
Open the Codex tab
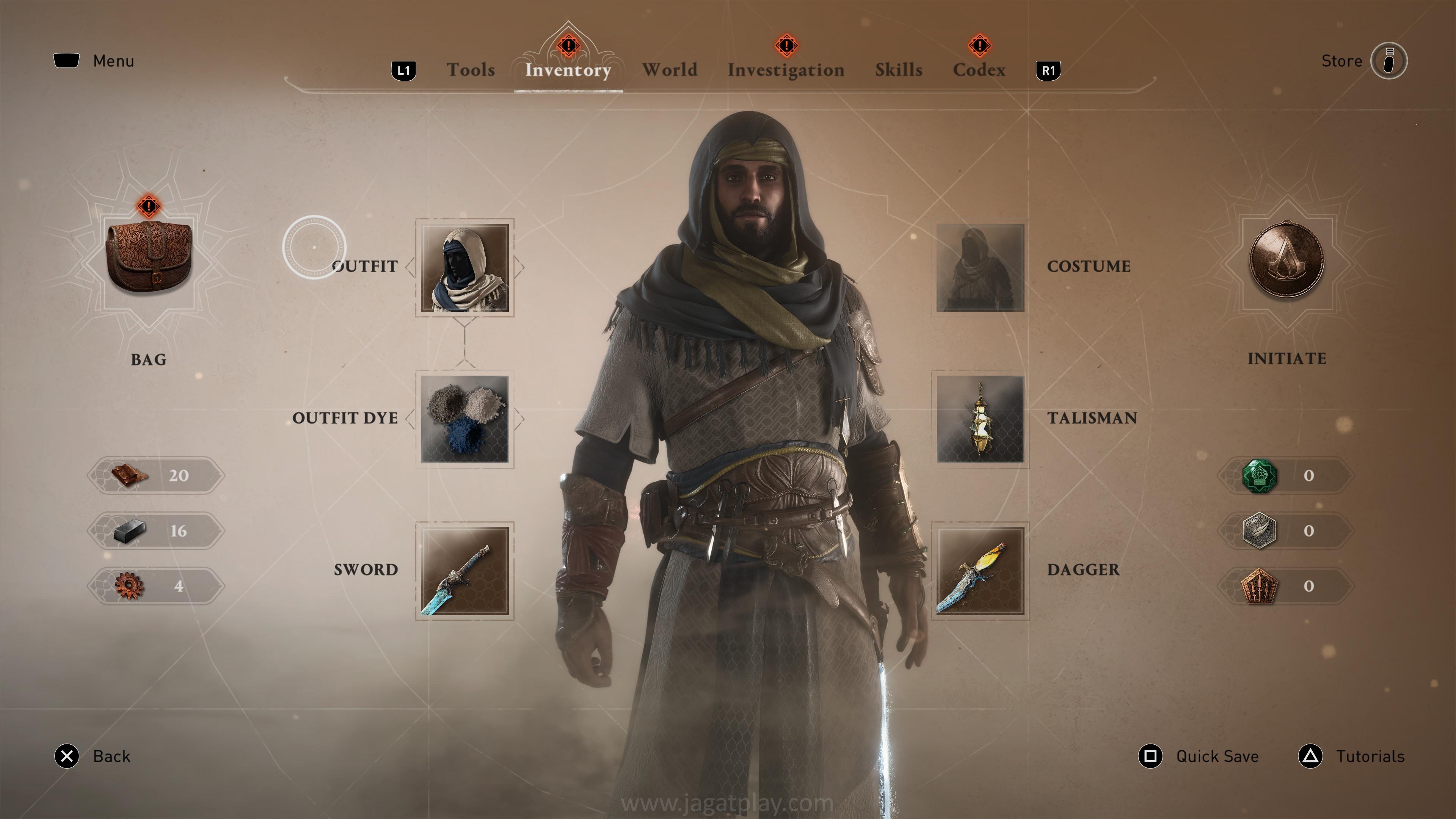click(x=979, y=70)
